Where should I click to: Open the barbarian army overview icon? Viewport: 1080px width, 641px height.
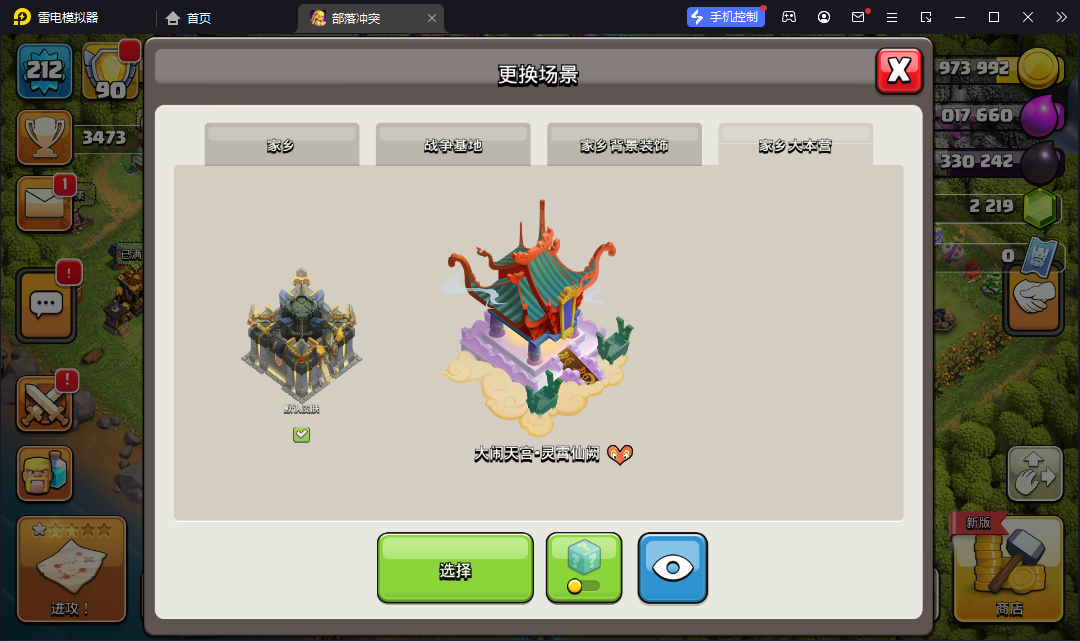coord(44,474)
